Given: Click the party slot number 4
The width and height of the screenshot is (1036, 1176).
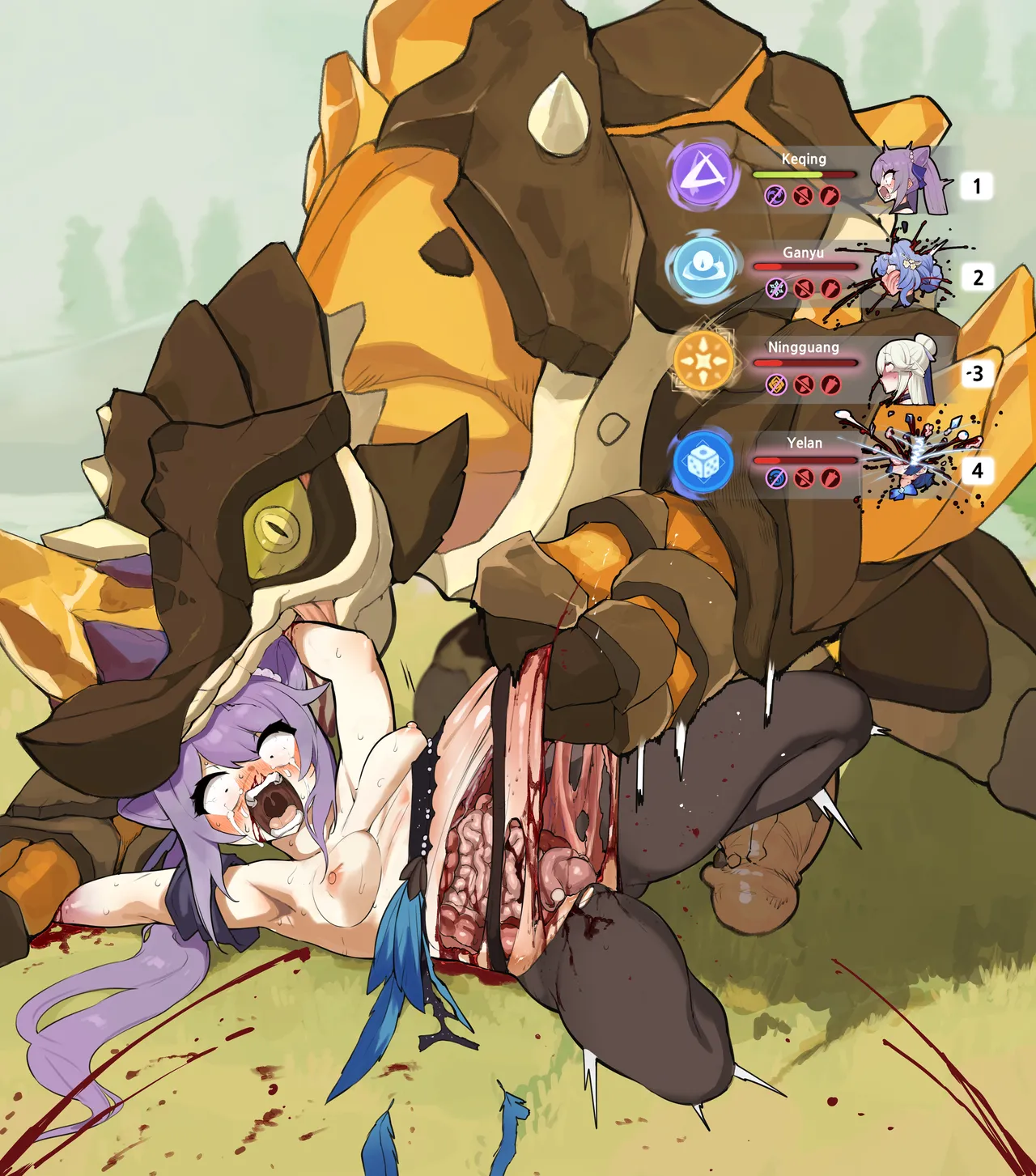Looking at the screenshot, I should pos(977,470).
